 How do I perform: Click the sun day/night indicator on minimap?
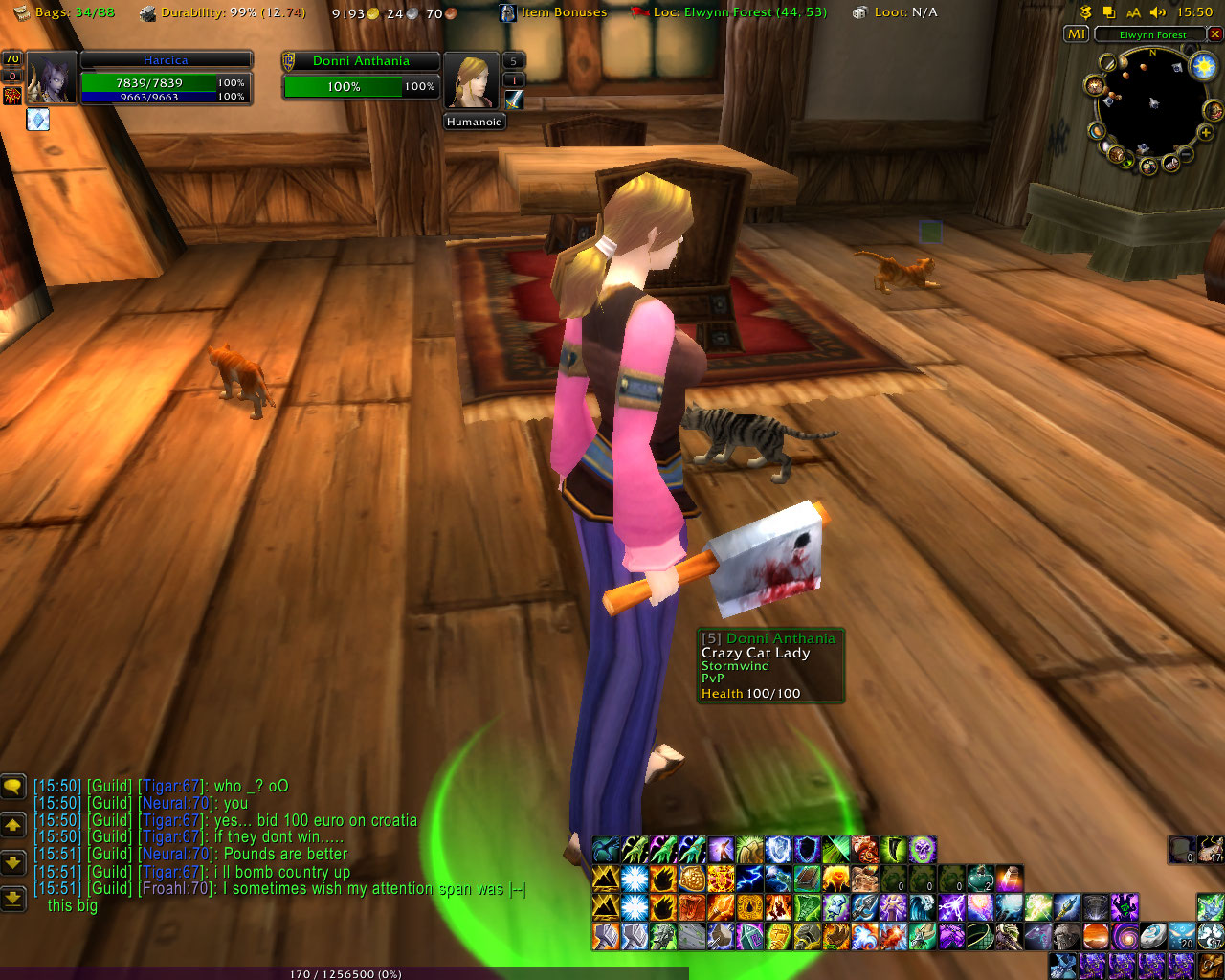1203,66
